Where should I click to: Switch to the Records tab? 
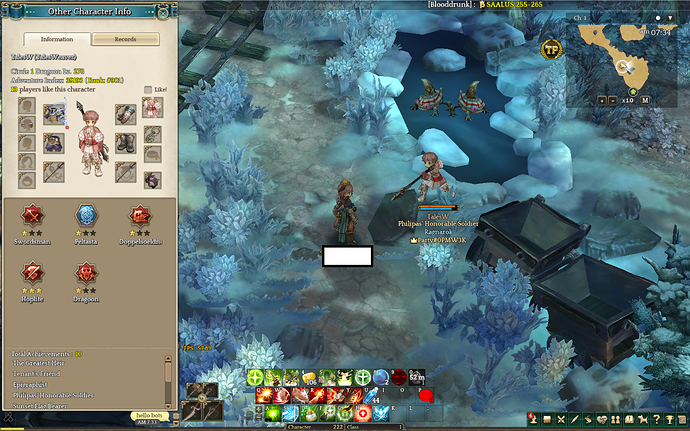125,39
